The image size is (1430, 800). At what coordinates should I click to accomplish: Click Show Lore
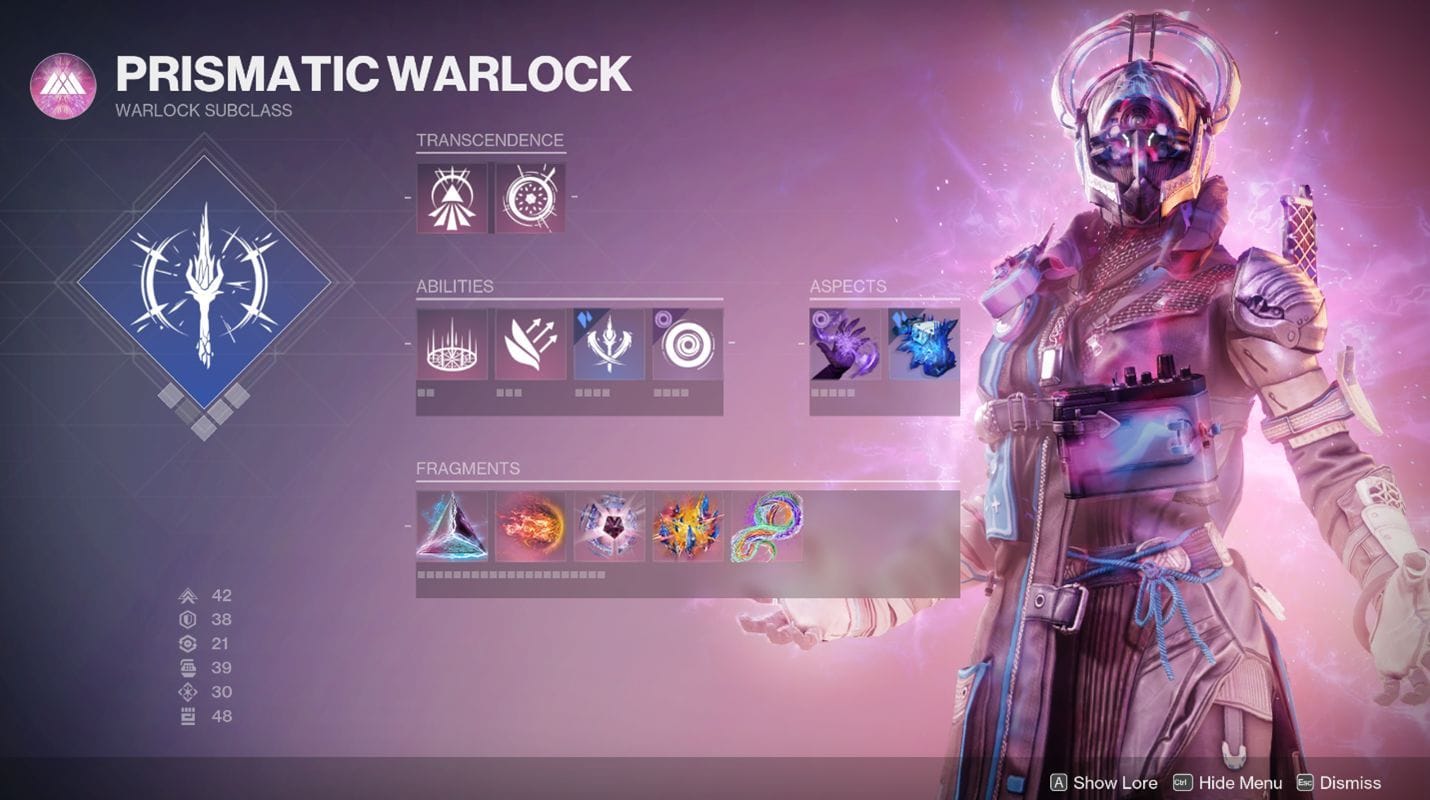(x=1114, y=783)
